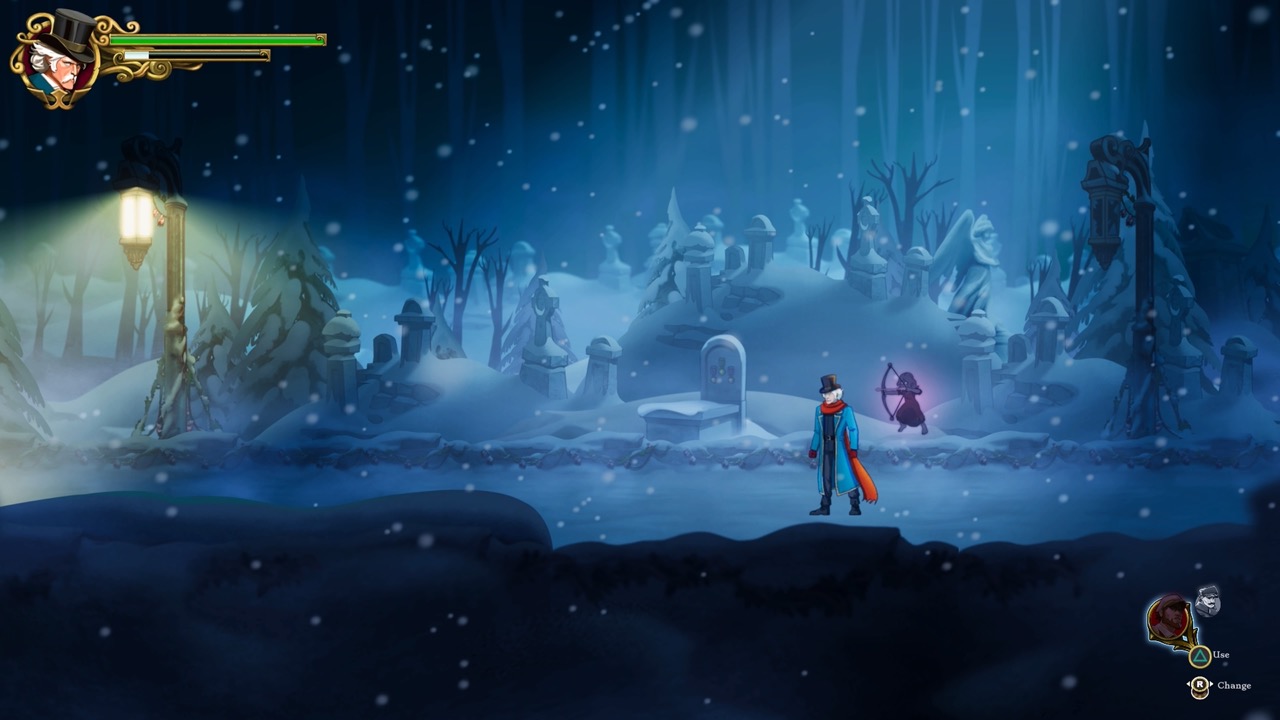1280x720 pixels.
Task: Click the right arrow beside the R icon
Action: tap(1212, 684)
